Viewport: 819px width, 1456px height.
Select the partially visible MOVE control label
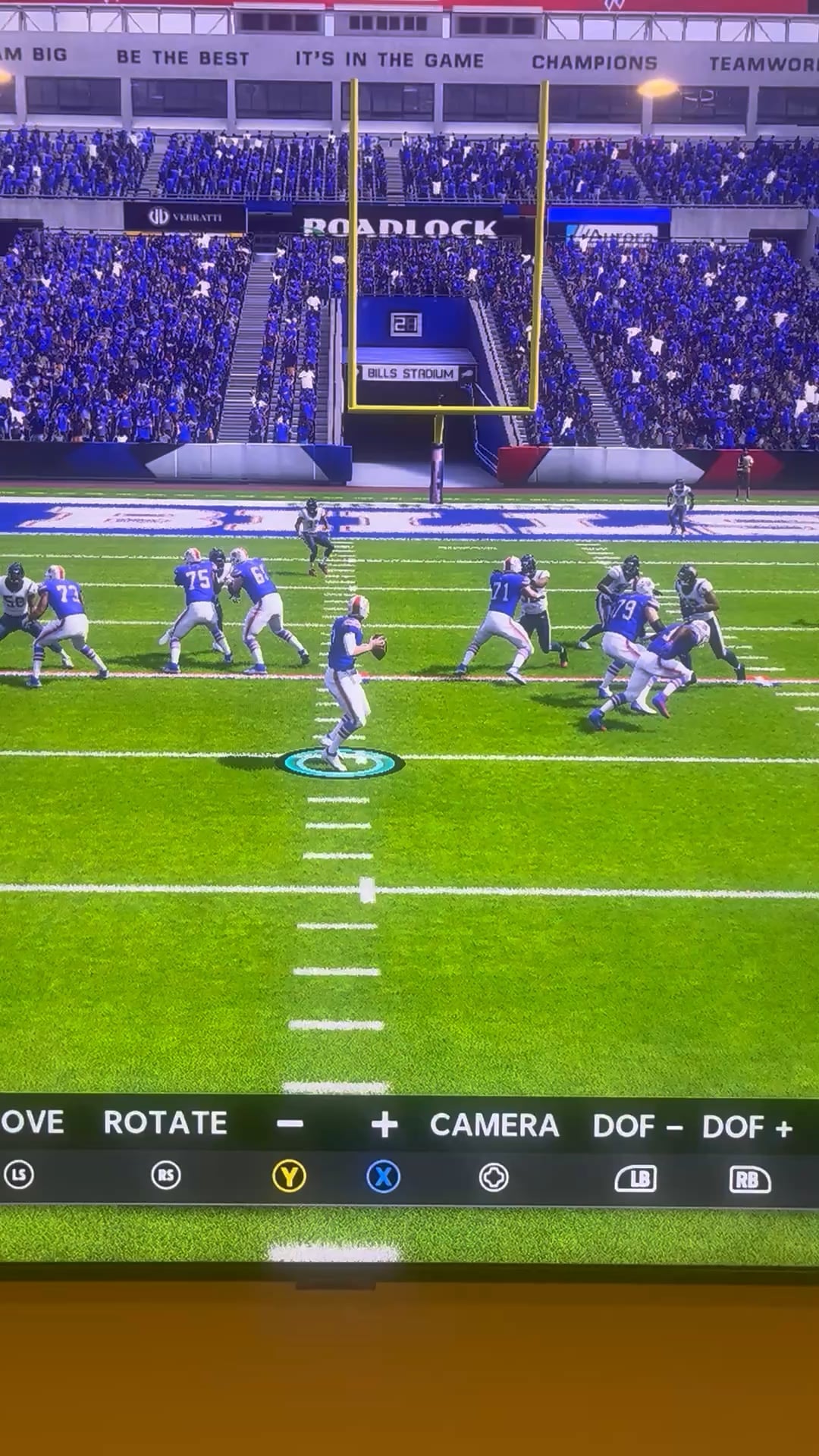coord(32,1122)
